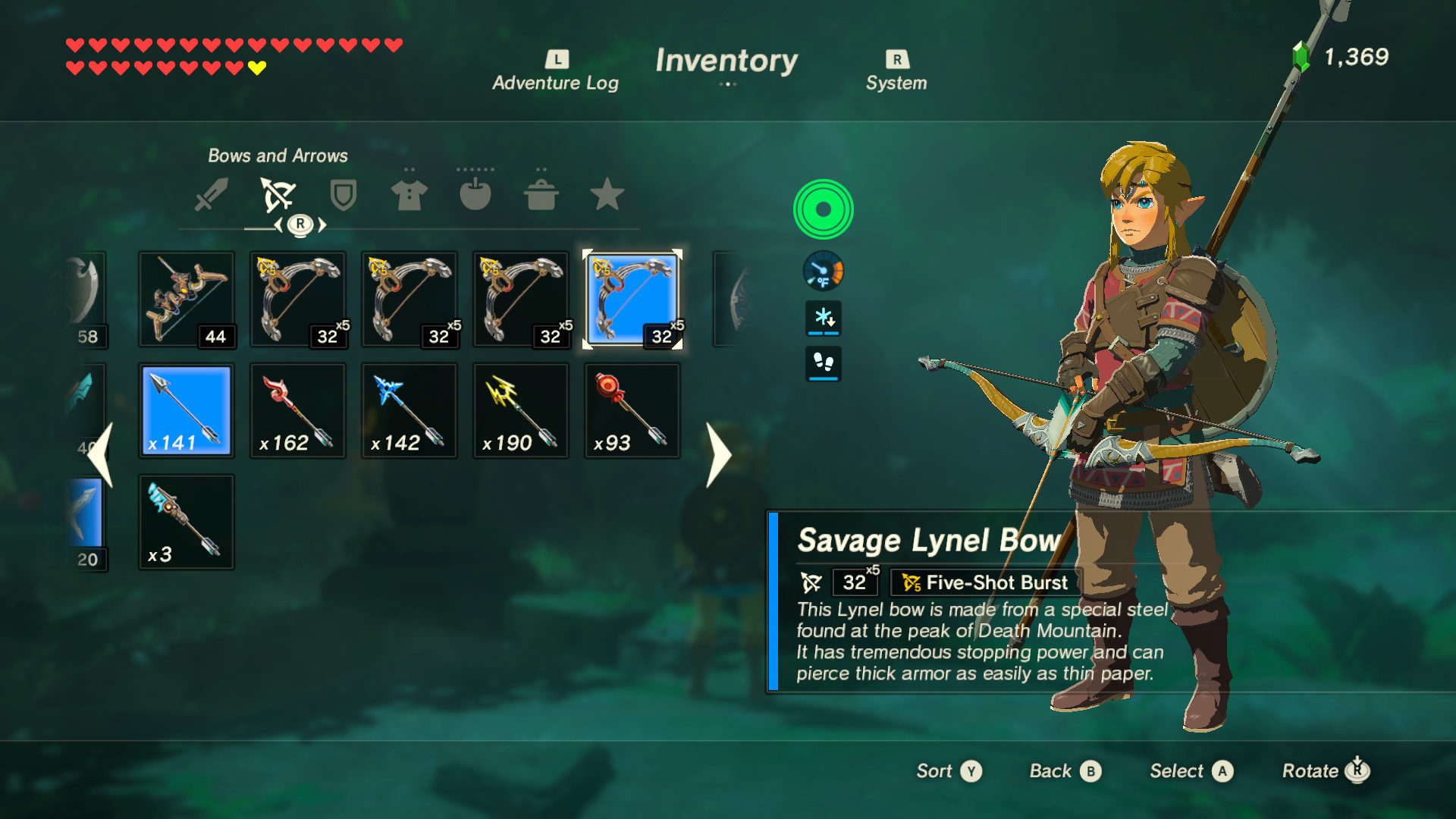Expand the next inventory page arrow
Image resolution: width=1456 pixels, height=819 pixels.
tap(717, 455)
